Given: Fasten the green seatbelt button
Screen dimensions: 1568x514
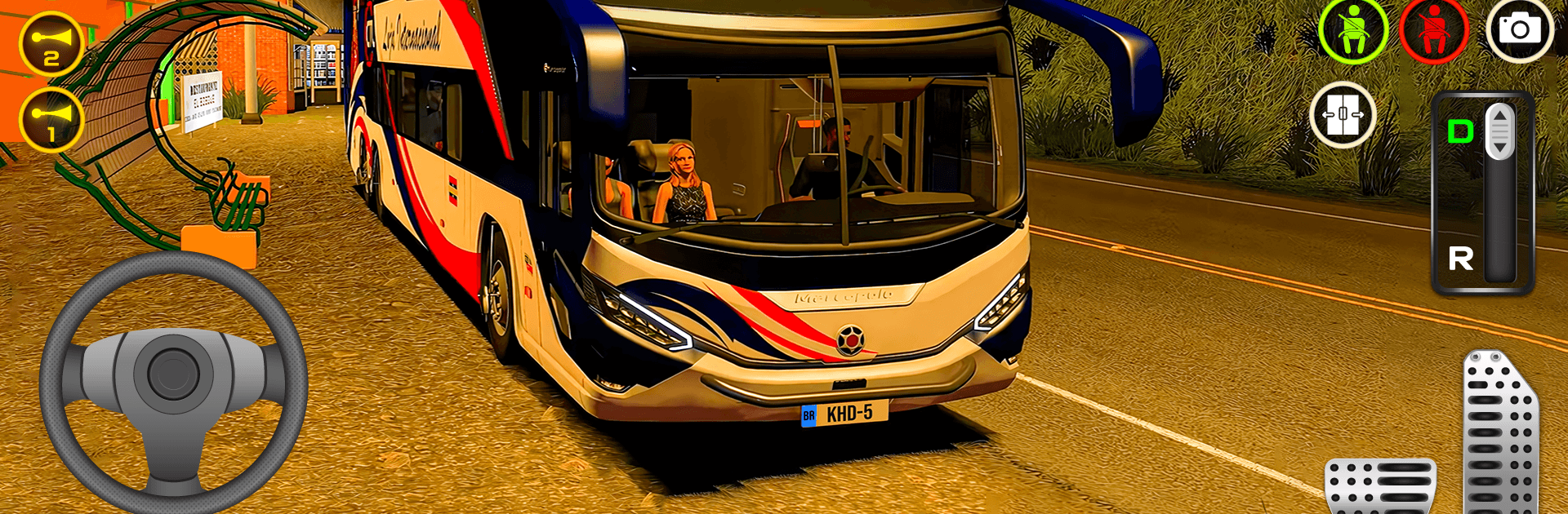Looking at the screenshot, I should click(1353, 31).
